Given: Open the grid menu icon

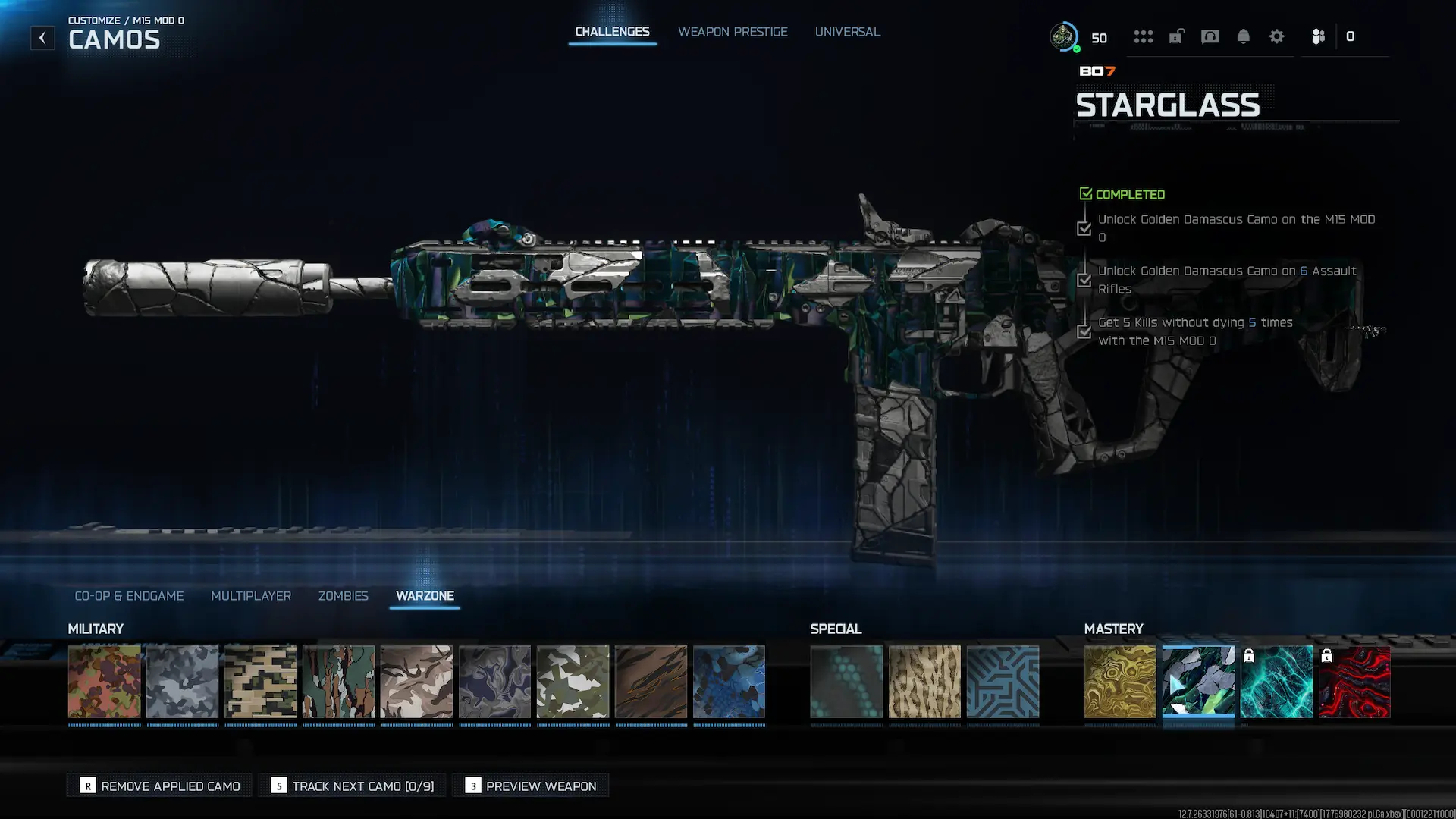Looking at the screenshot, I should click(1143, 36).
